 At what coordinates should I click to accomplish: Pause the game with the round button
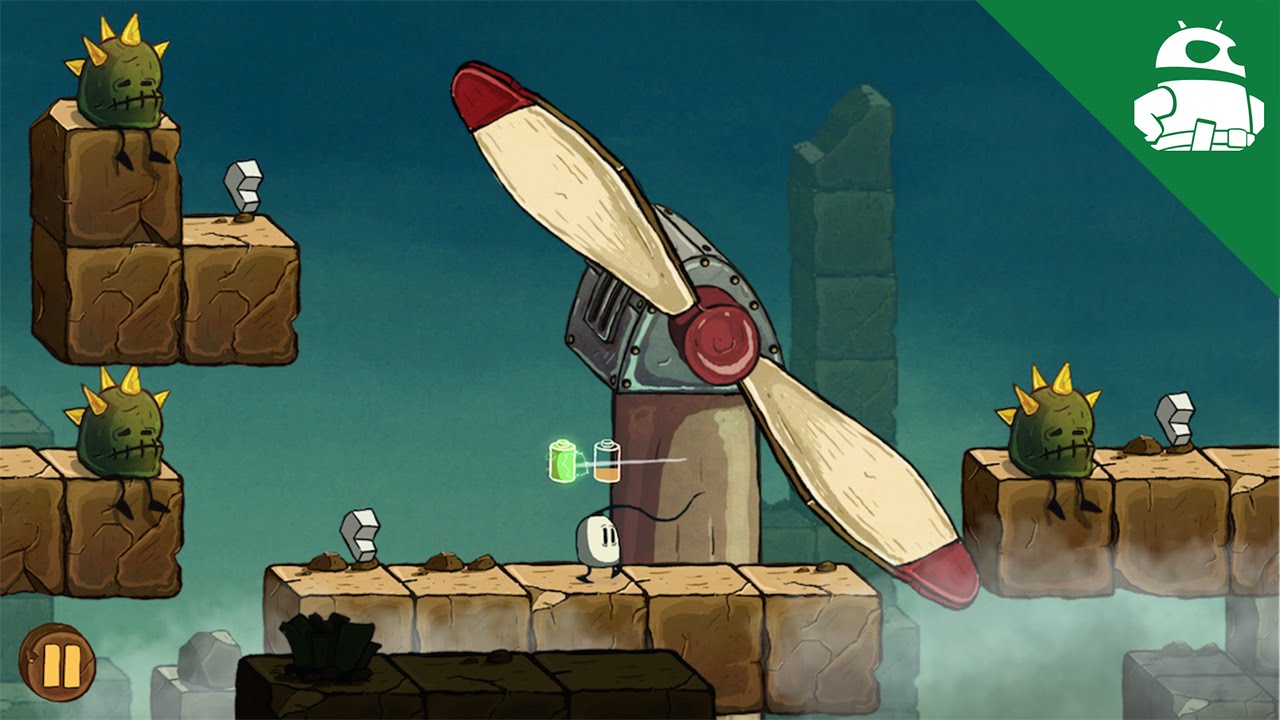[57, 662]
